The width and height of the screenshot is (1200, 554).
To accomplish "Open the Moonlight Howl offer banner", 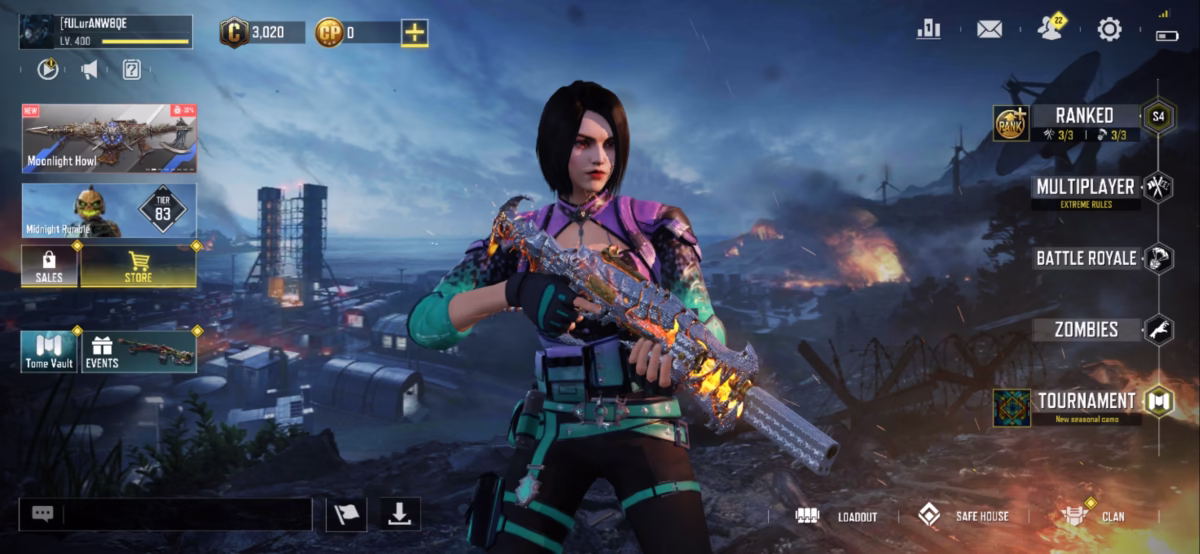I will [109, 138].
